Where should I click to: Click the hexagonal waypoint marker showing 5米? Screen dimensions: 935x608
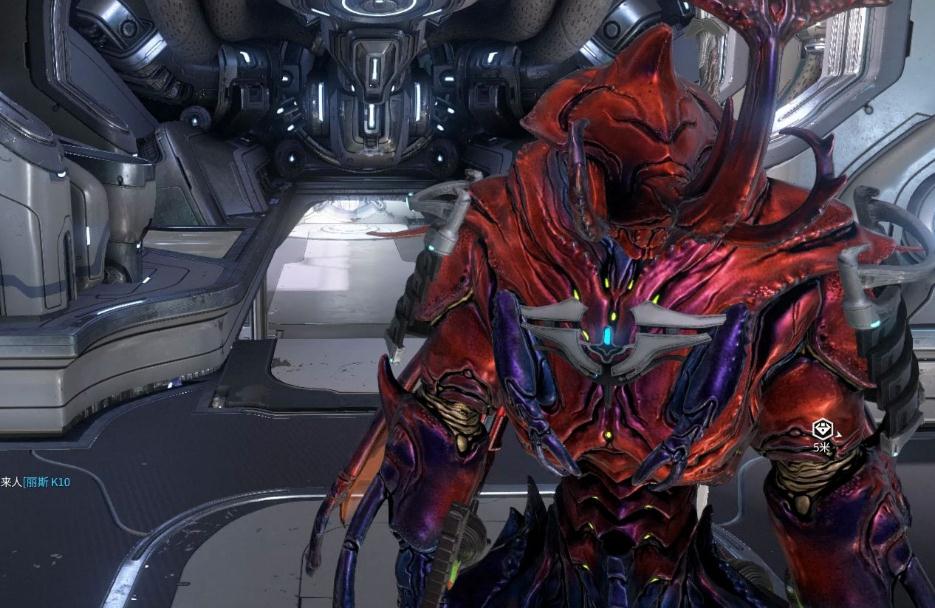click(821, 431)
